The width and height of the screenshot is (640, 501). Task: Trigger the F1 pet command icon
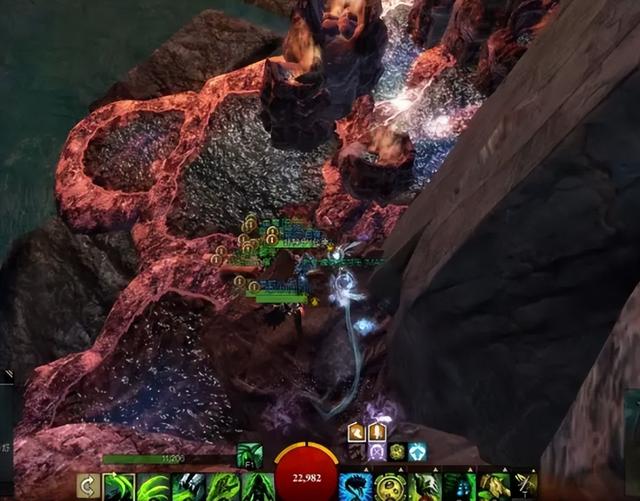249,455
